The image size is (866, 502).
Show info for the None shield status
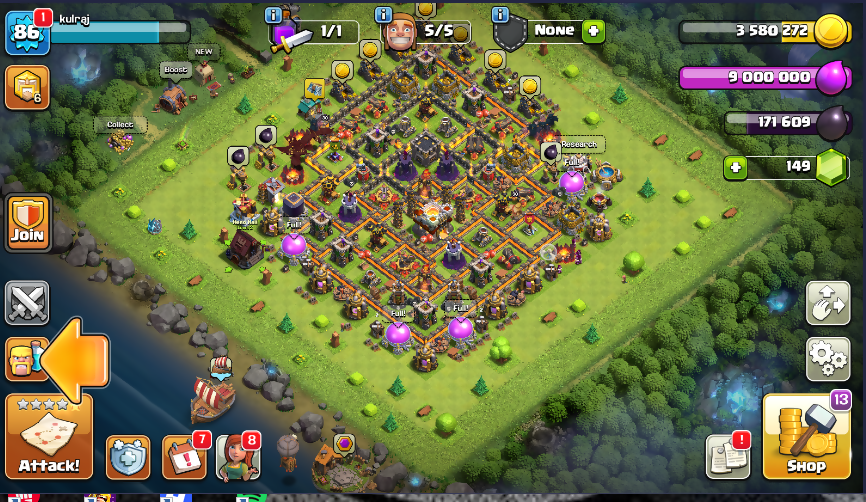[500, 15]
